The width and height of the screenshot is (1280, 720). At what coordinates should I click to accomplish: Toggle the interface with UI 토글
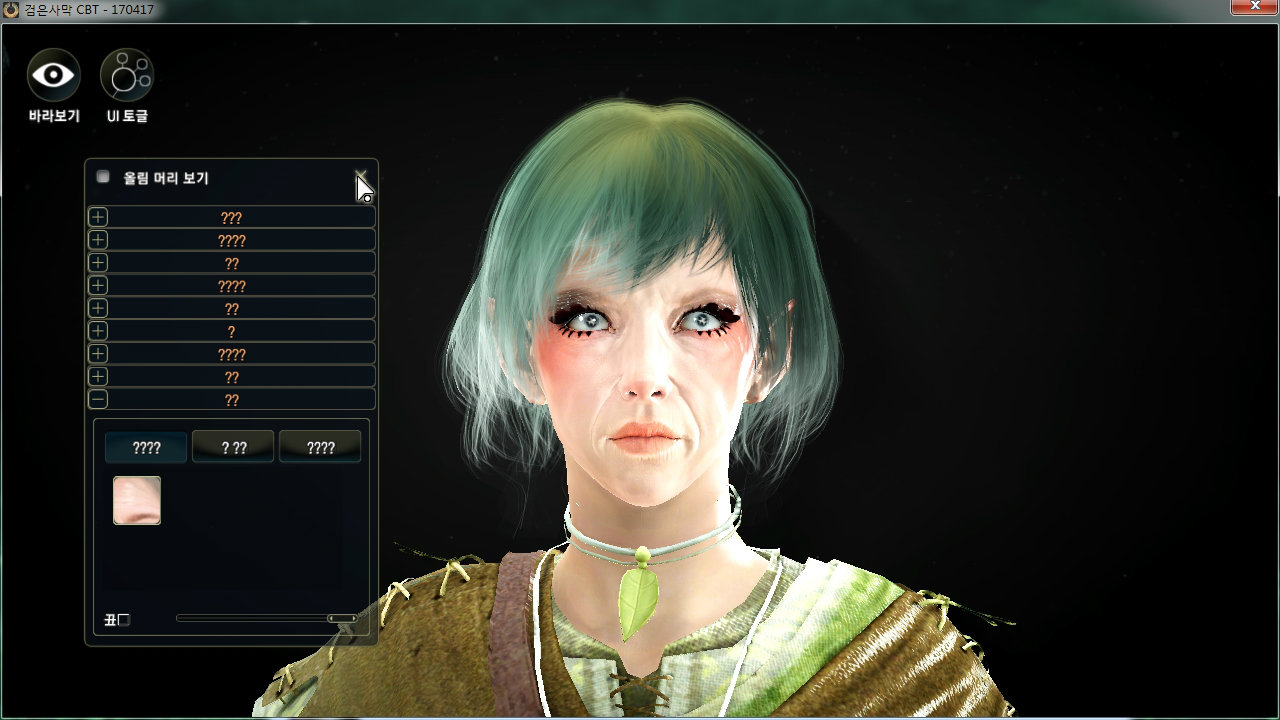[127, 75]
